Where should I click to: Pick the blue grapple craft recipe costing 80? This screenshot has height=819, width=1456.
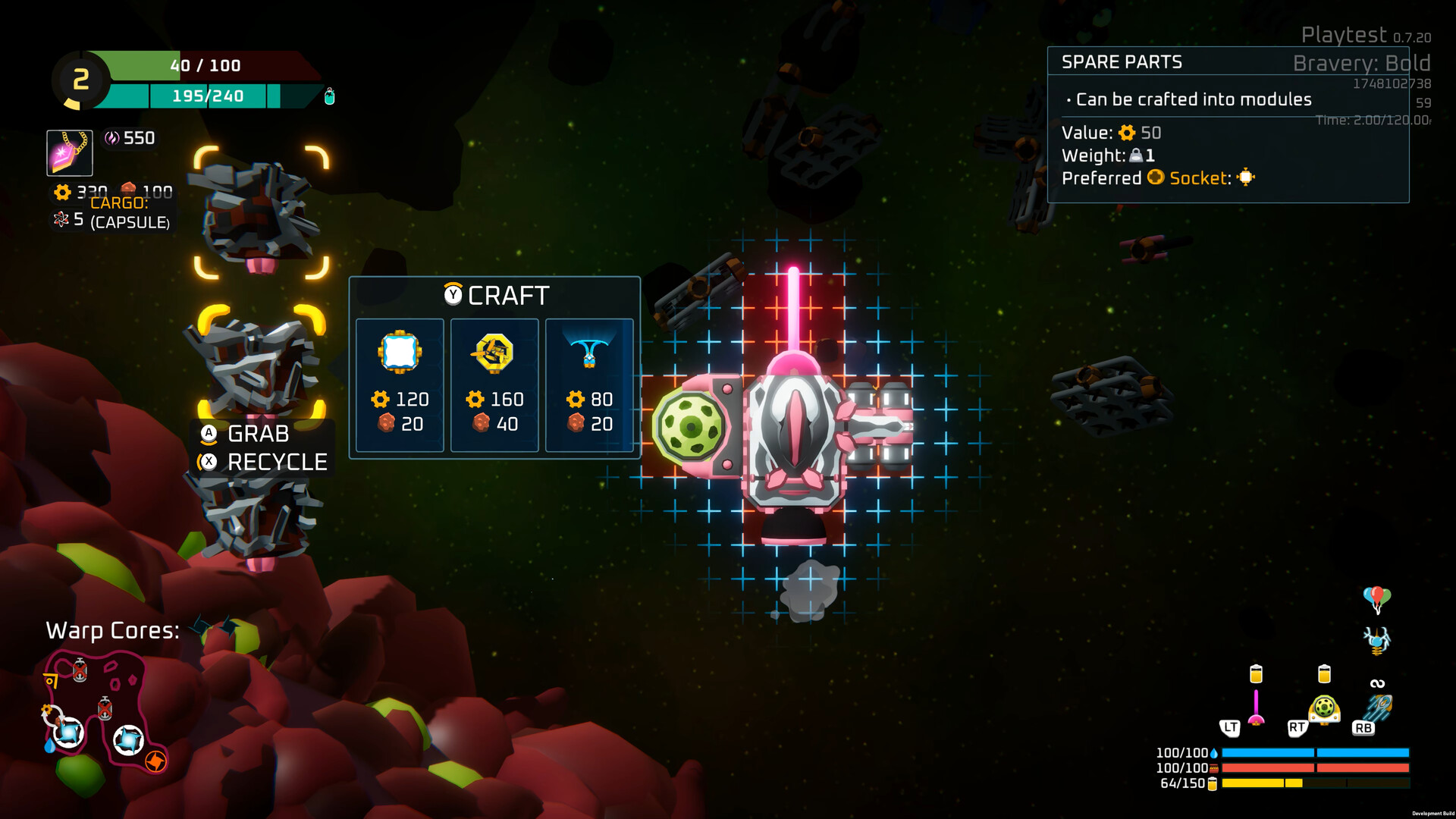(589, 384)
